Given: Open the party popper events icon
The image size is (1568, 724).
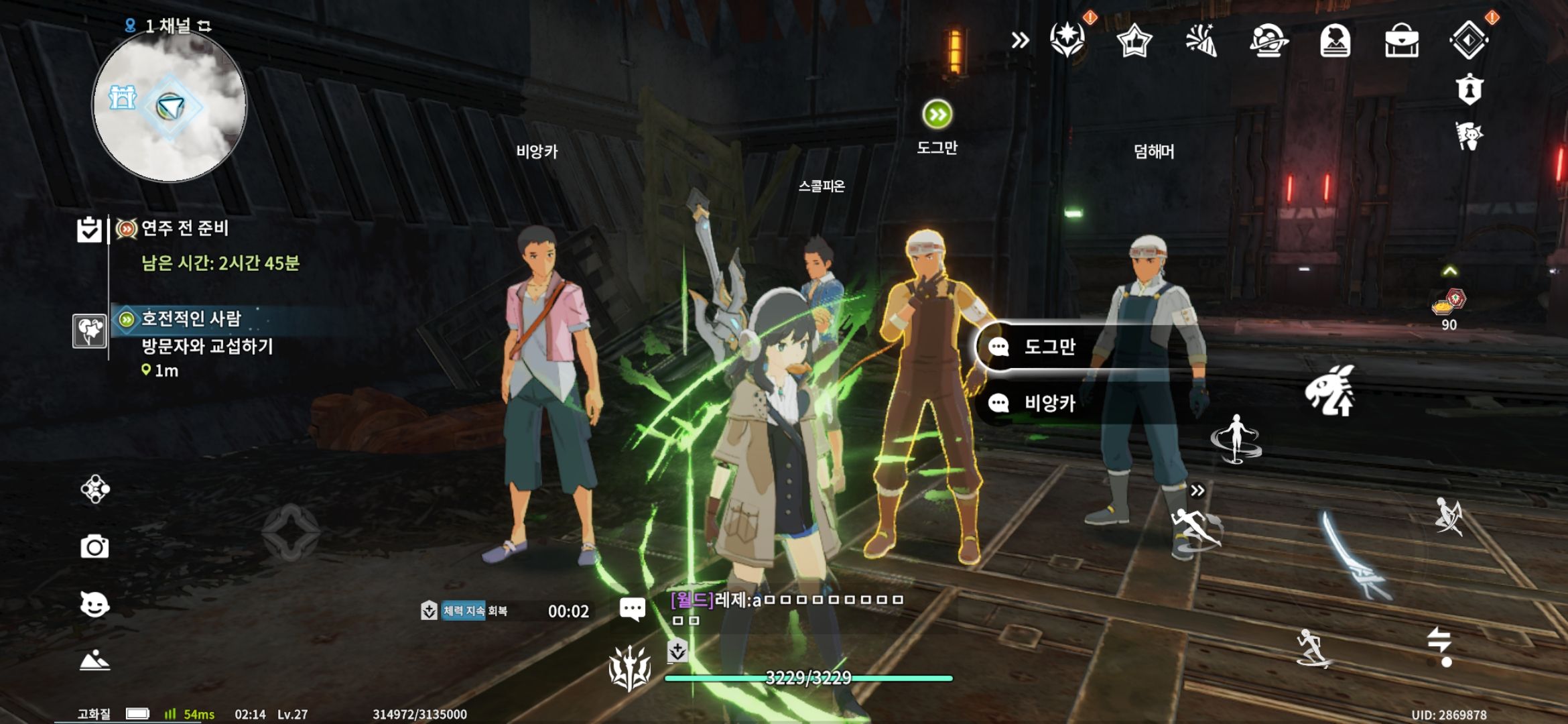Looking at the screenshot, I should click(x=1201, y=42).
